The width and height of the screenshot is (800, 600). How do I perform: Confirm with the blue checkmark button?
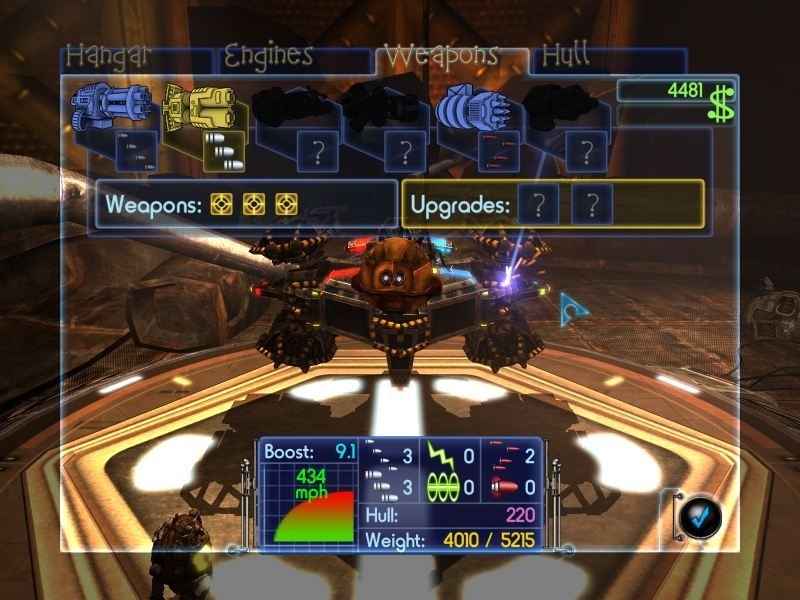pyautogui.click(x=698, y=515)
